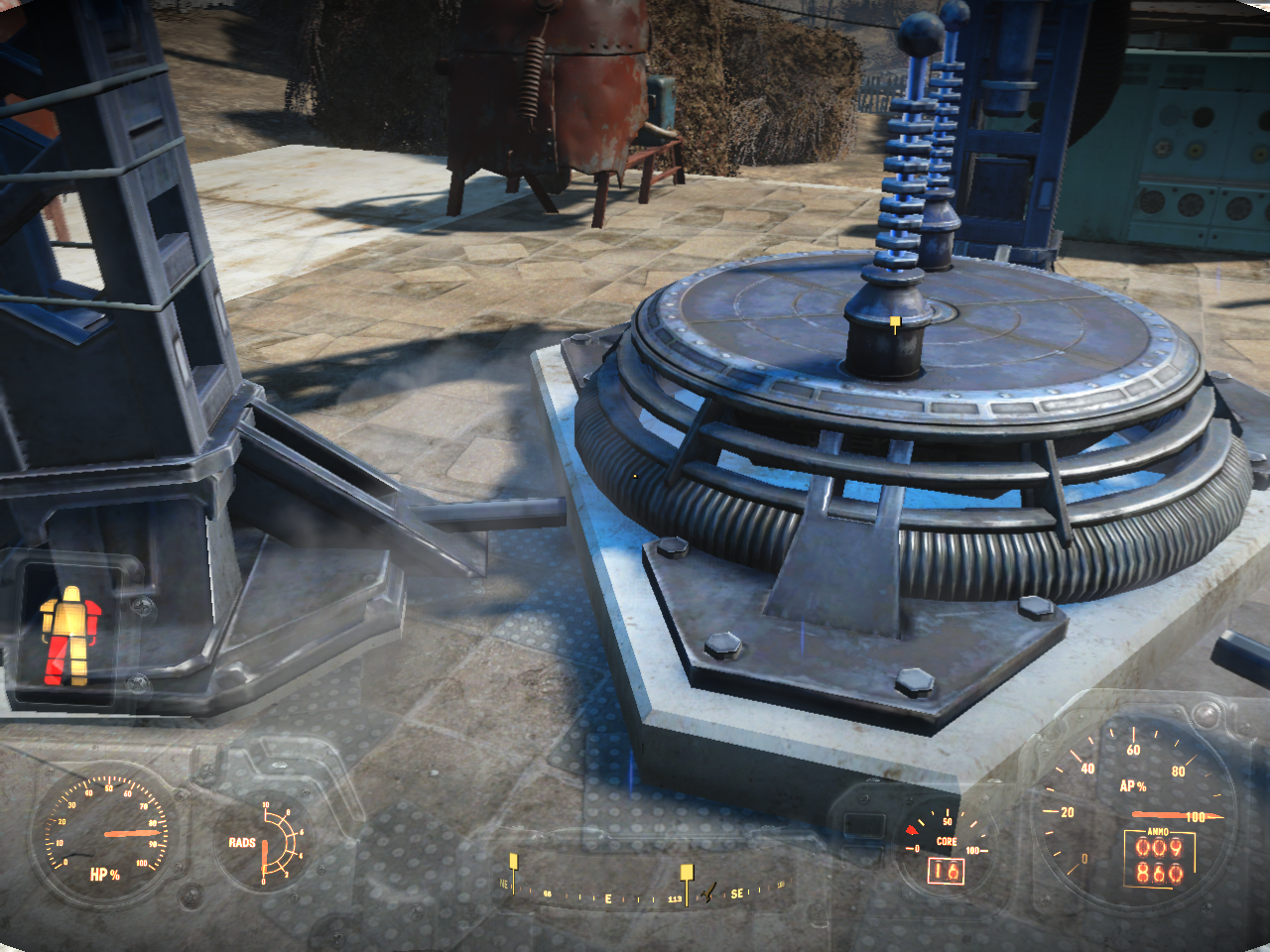Viewport: 1270px width, 952px height.
Task: Click the compass quest marker beside NE
Action: click(x=513, y=862)
